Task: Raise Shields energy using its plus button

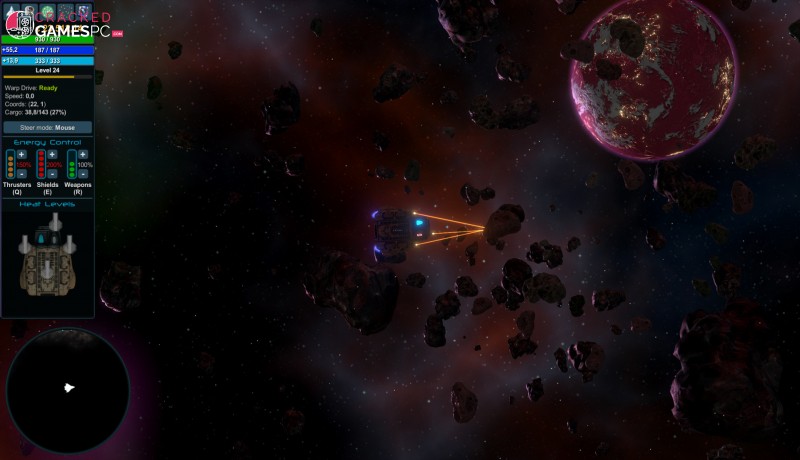Action: coord(52,155)
